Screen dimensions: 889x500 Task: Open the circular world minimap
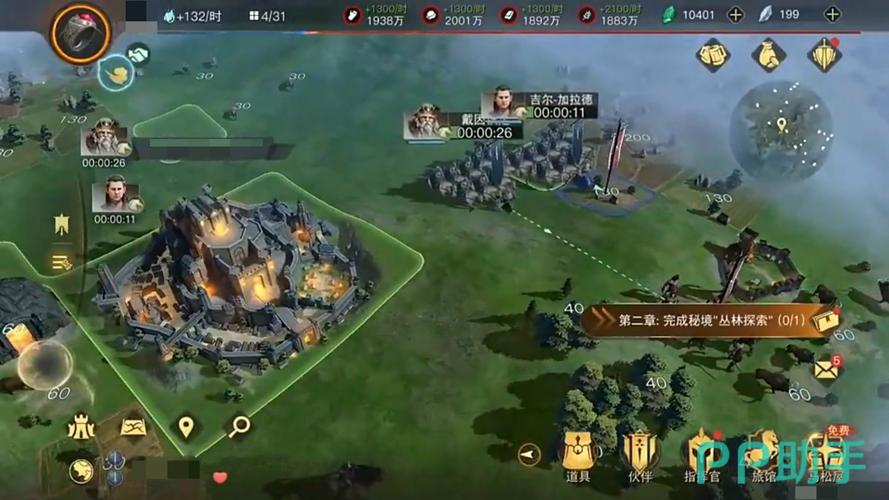pos(781,130)
